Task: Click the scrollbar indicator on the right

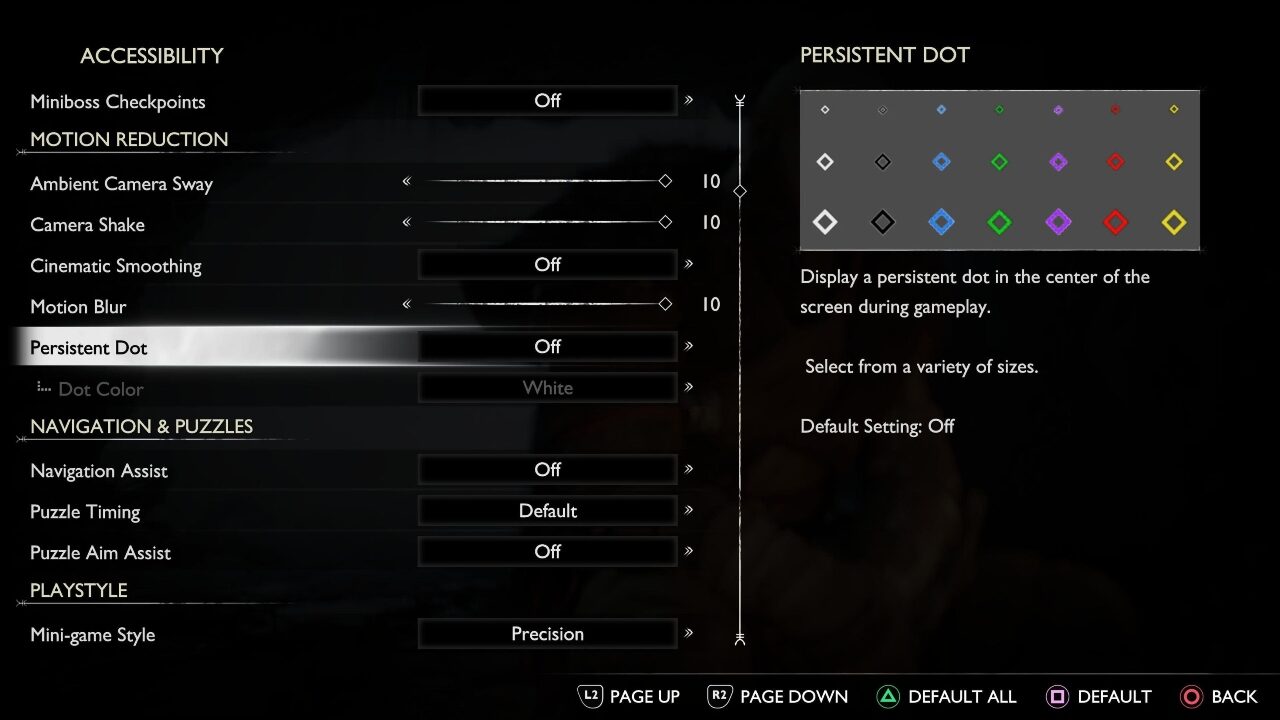Action: pyautogui.click(x=740, y=190)
